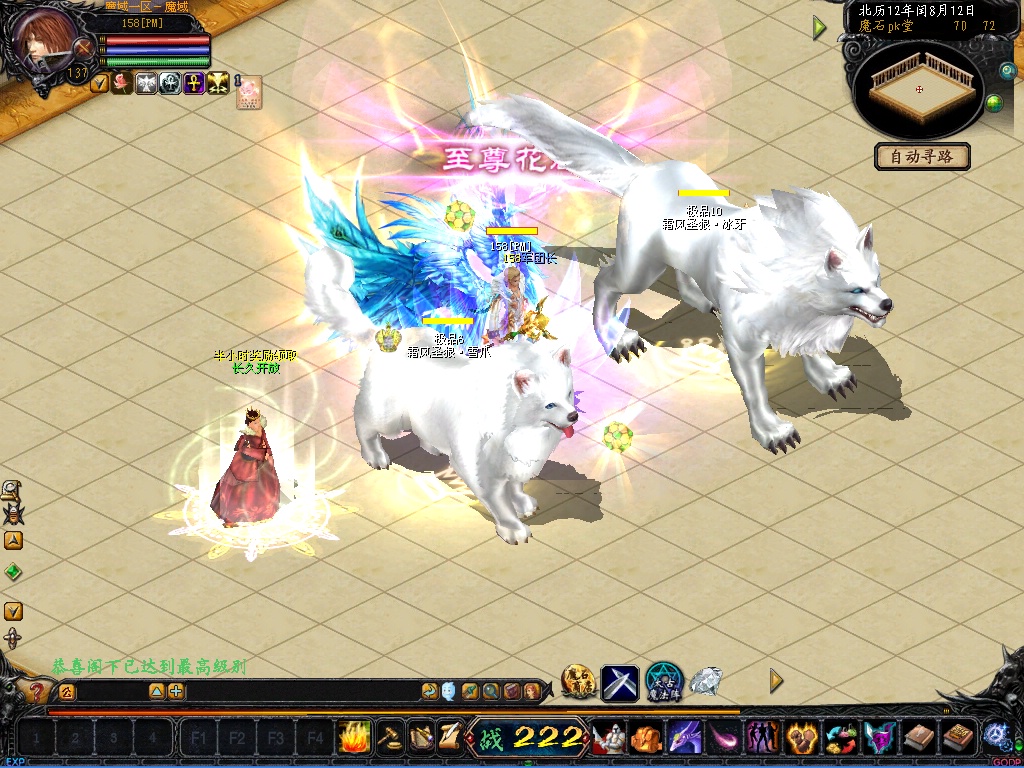
Task: Open the 魔法阵 magic circle star icon
Action: (x=663, y=682)
